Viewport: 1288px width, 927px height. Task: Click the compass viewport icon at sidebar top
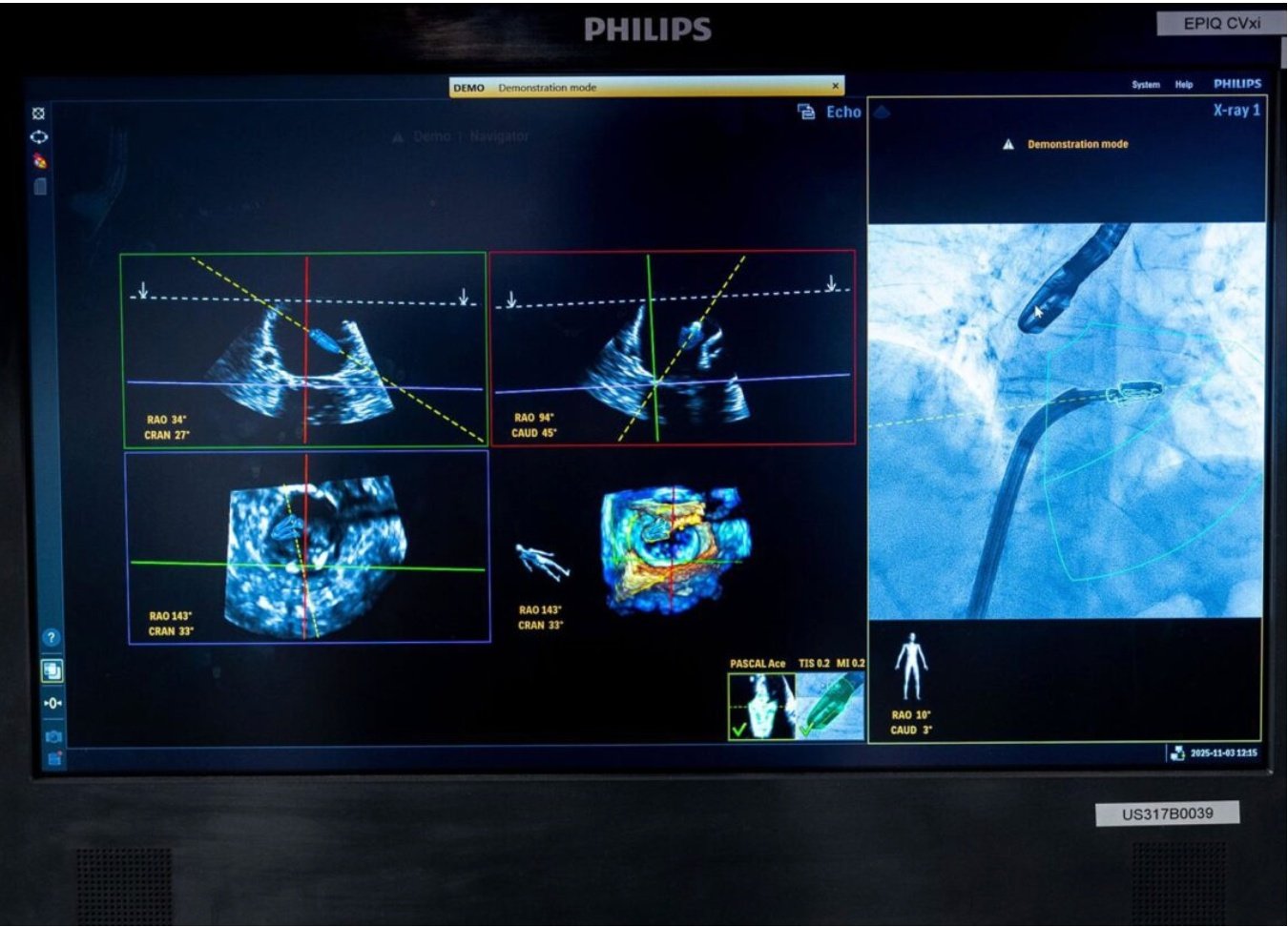point(40,136)
